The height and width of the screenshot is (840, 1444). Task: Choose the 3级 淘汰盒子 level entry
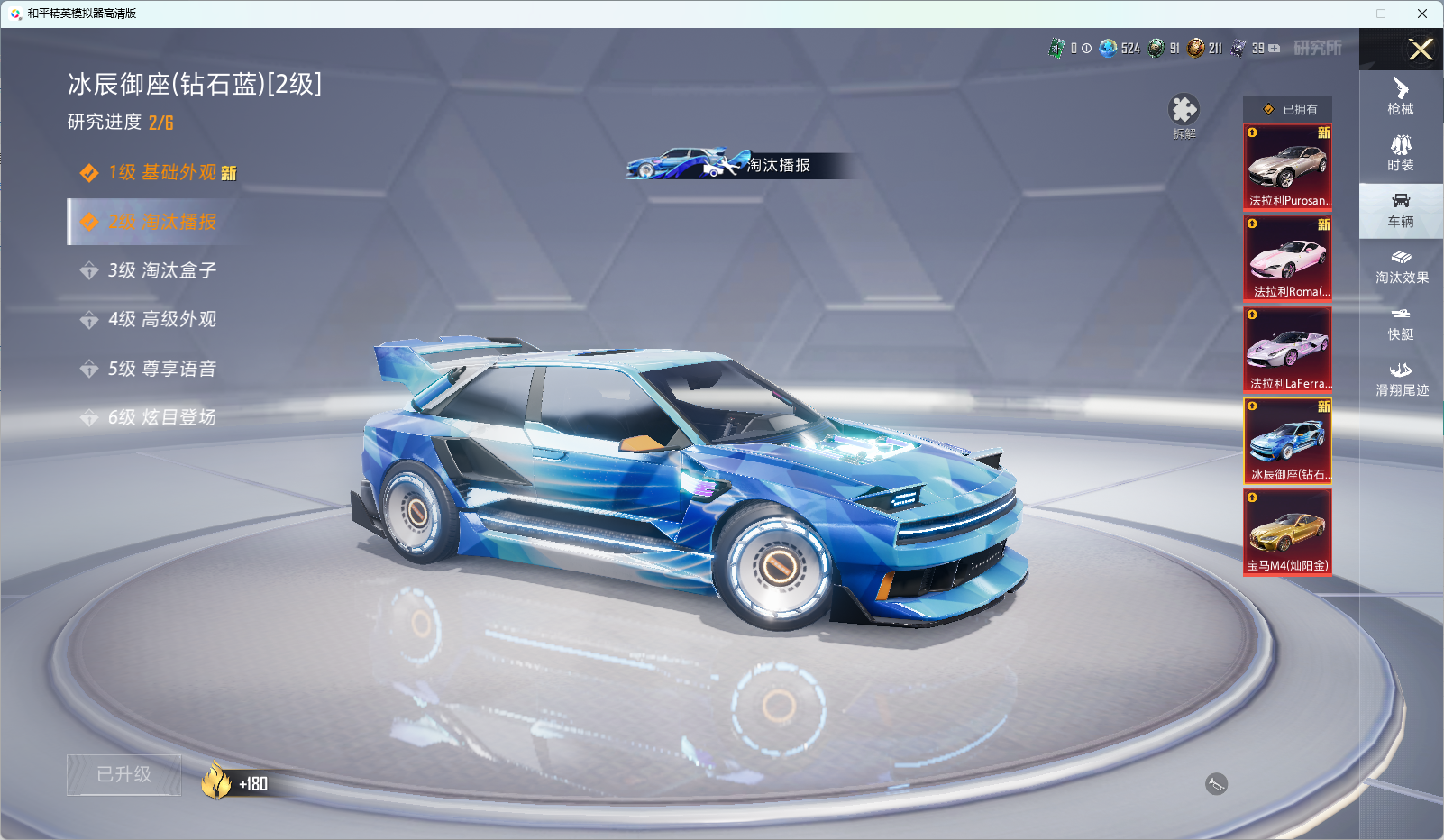click(160, 270)
